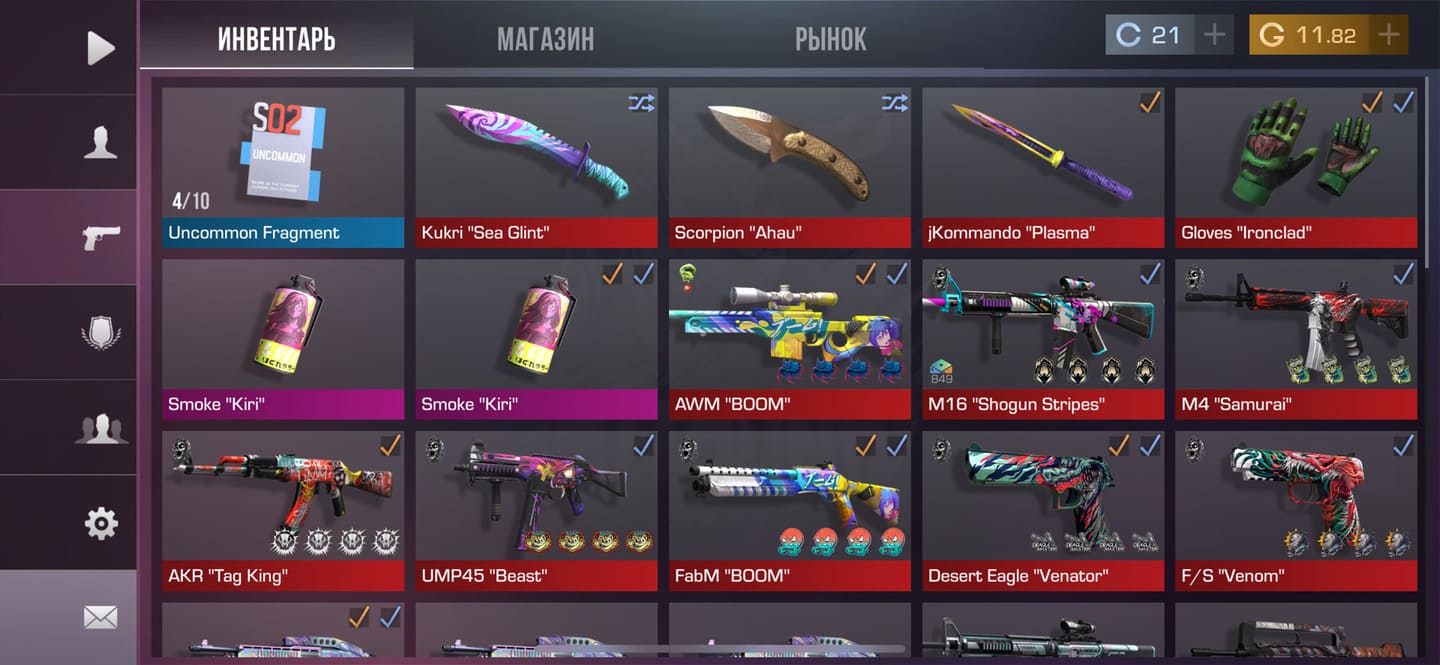Screen dimensions: 1440x665
Task: Open the shield rank icon in the sidebar
Action: tap(100, 332)
